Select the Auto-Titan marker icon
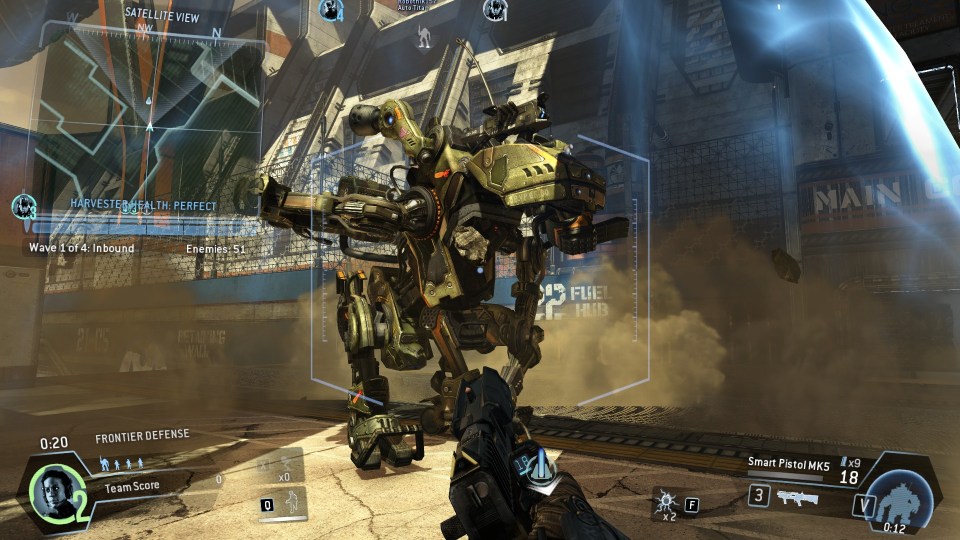 click(x=424, y=37)
